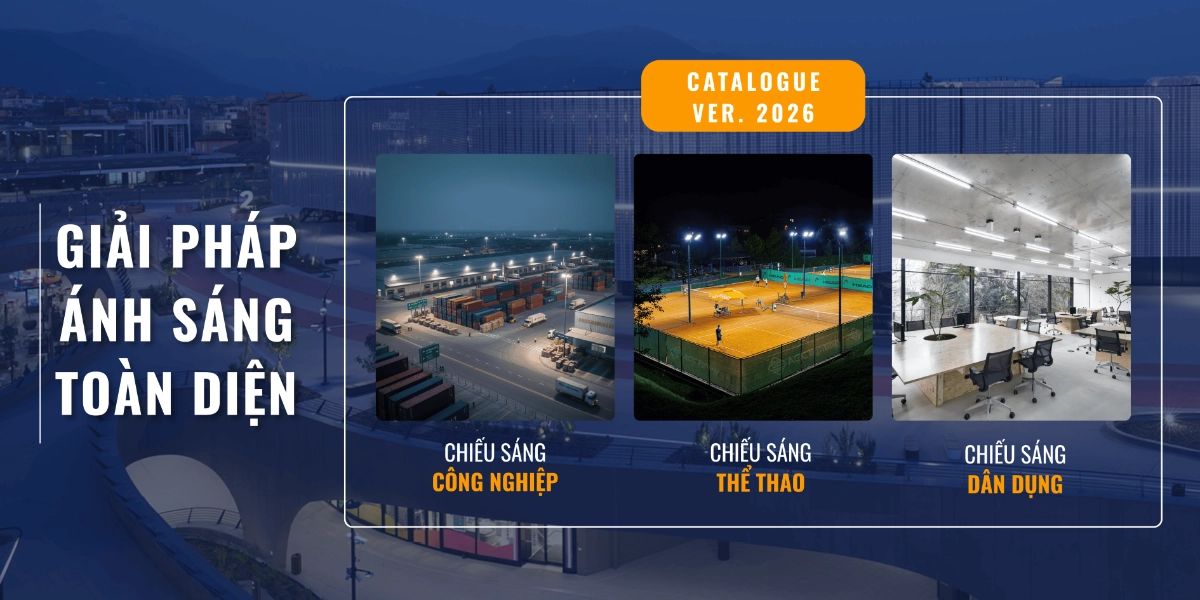View the Chiếu Sáng Dân Dụng office image

pos(1011,287)
